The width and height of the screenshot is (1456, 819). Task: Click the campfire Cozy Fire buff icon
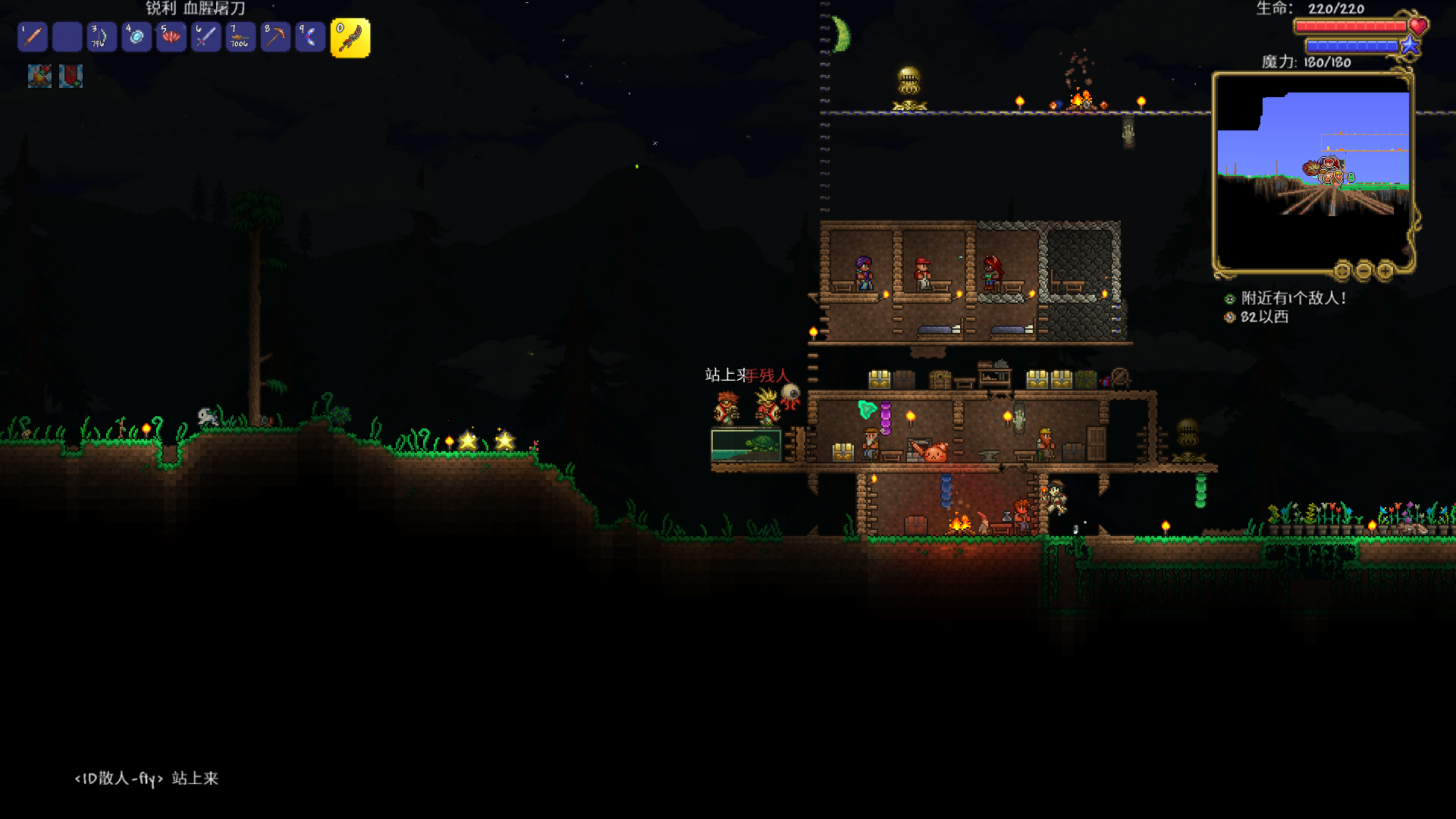point(39,76)
